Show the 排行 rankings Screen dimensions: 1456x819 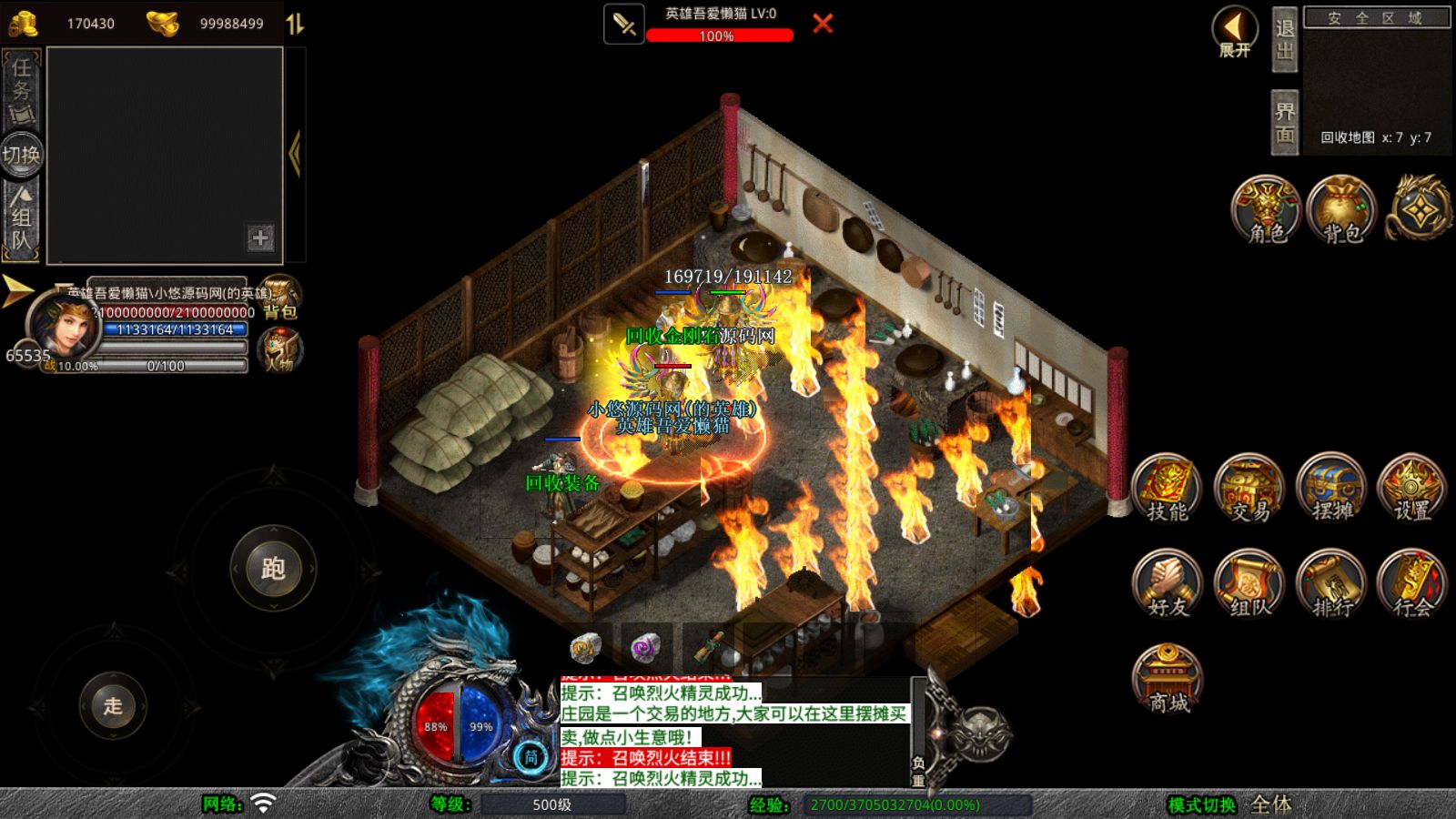coord(1331,584)
